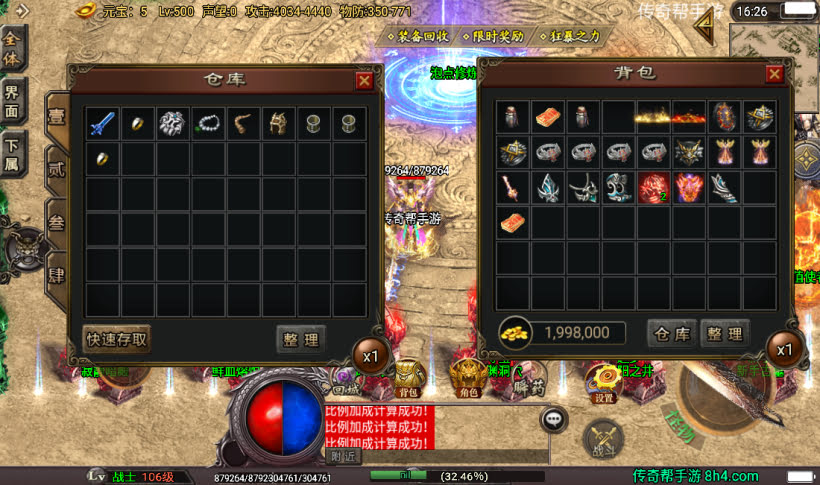Pick the golden helmet in the warehouse
Screen dimensions: 820x485
pyautogui.click(x=278, y=124)
